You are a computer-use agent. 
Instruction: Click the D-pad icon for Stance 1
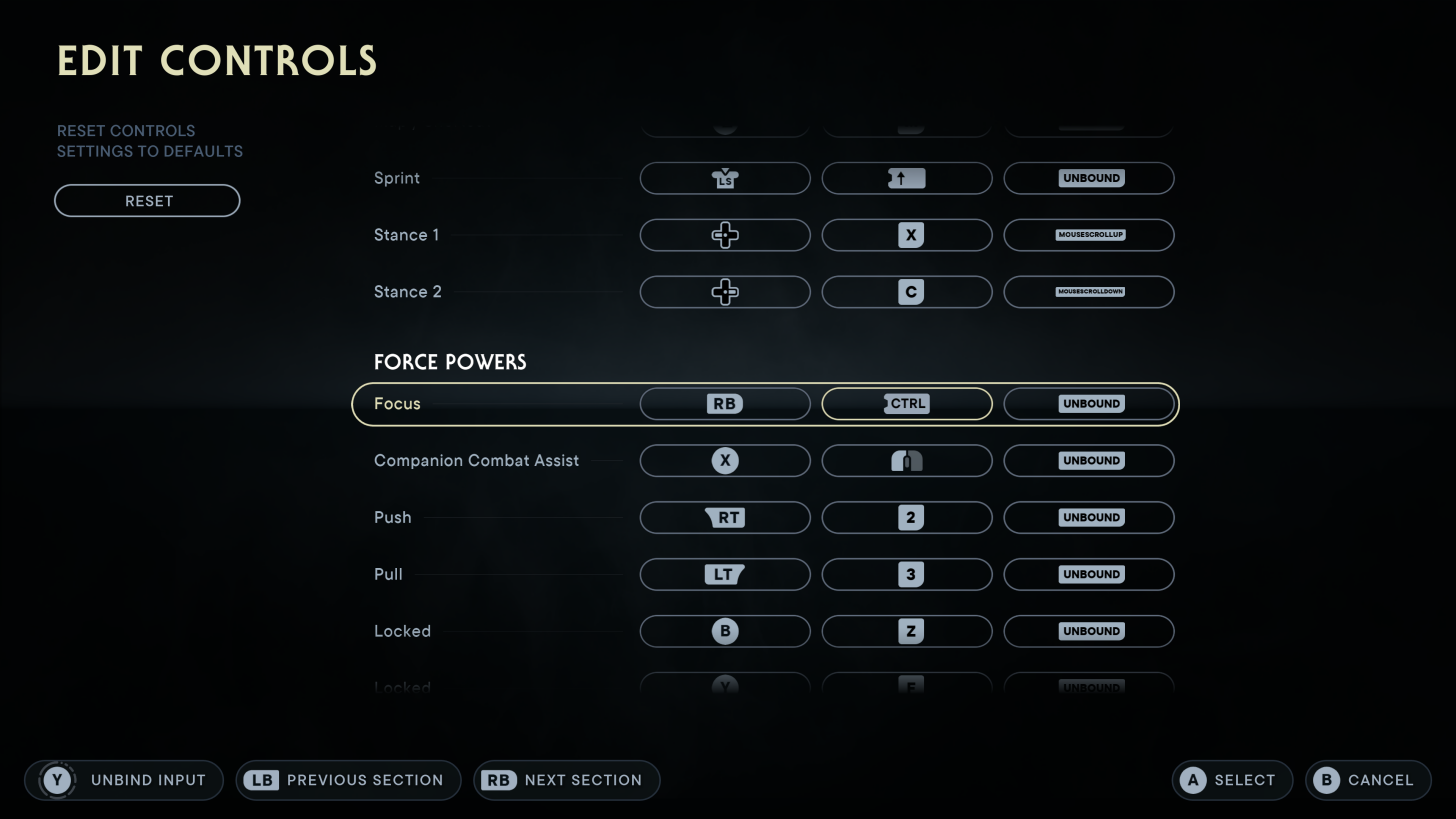tap(724, 235)
